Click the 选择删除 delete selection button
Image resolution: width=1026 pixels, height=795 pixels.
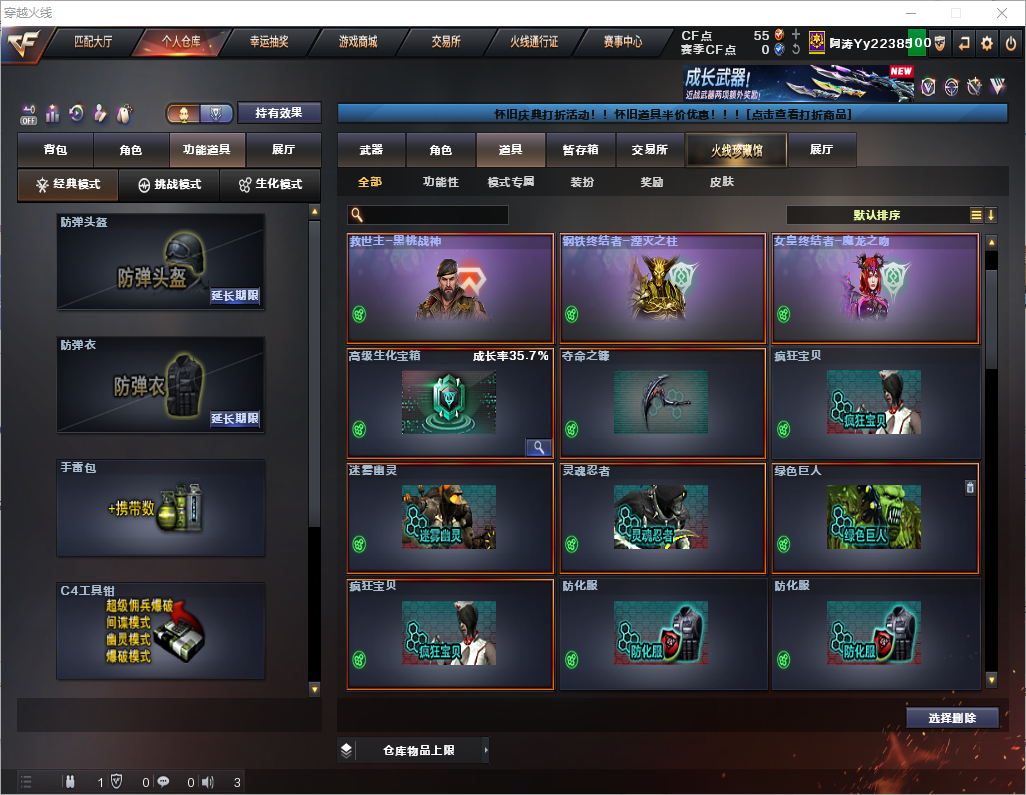click(952, 718)
